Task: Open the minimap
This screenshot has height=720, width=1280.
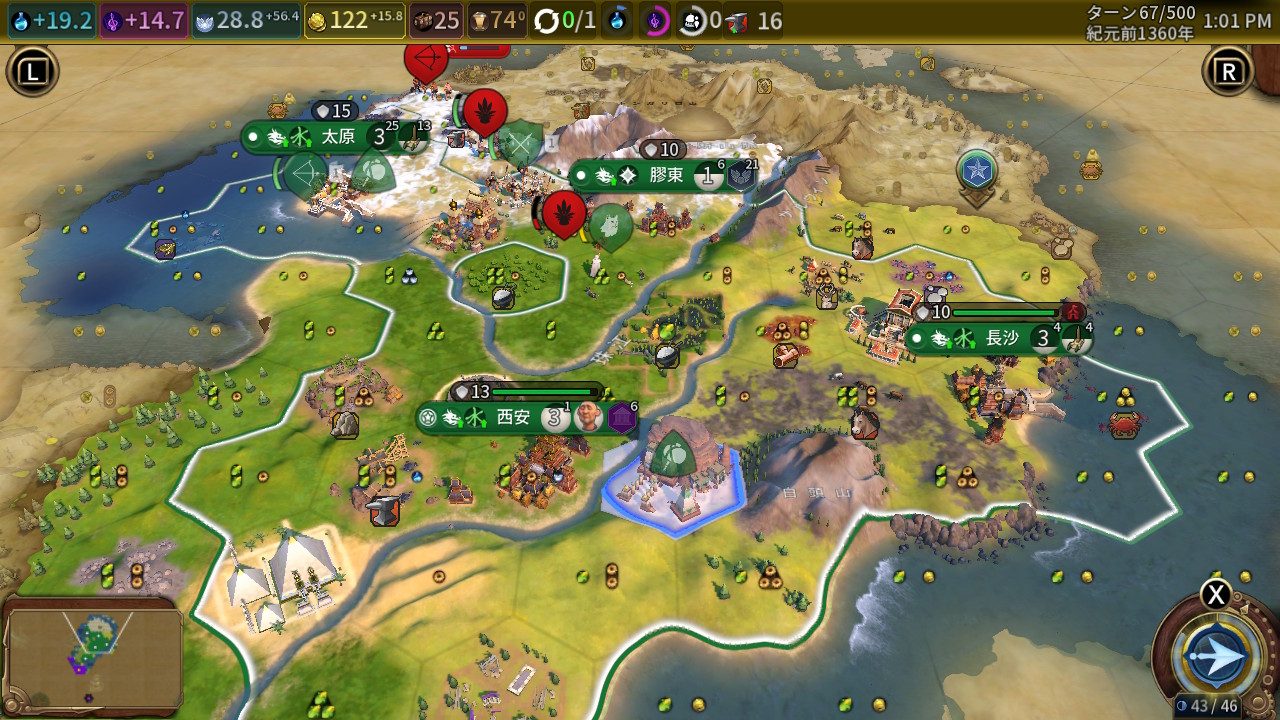Action: tap(94, 655)
